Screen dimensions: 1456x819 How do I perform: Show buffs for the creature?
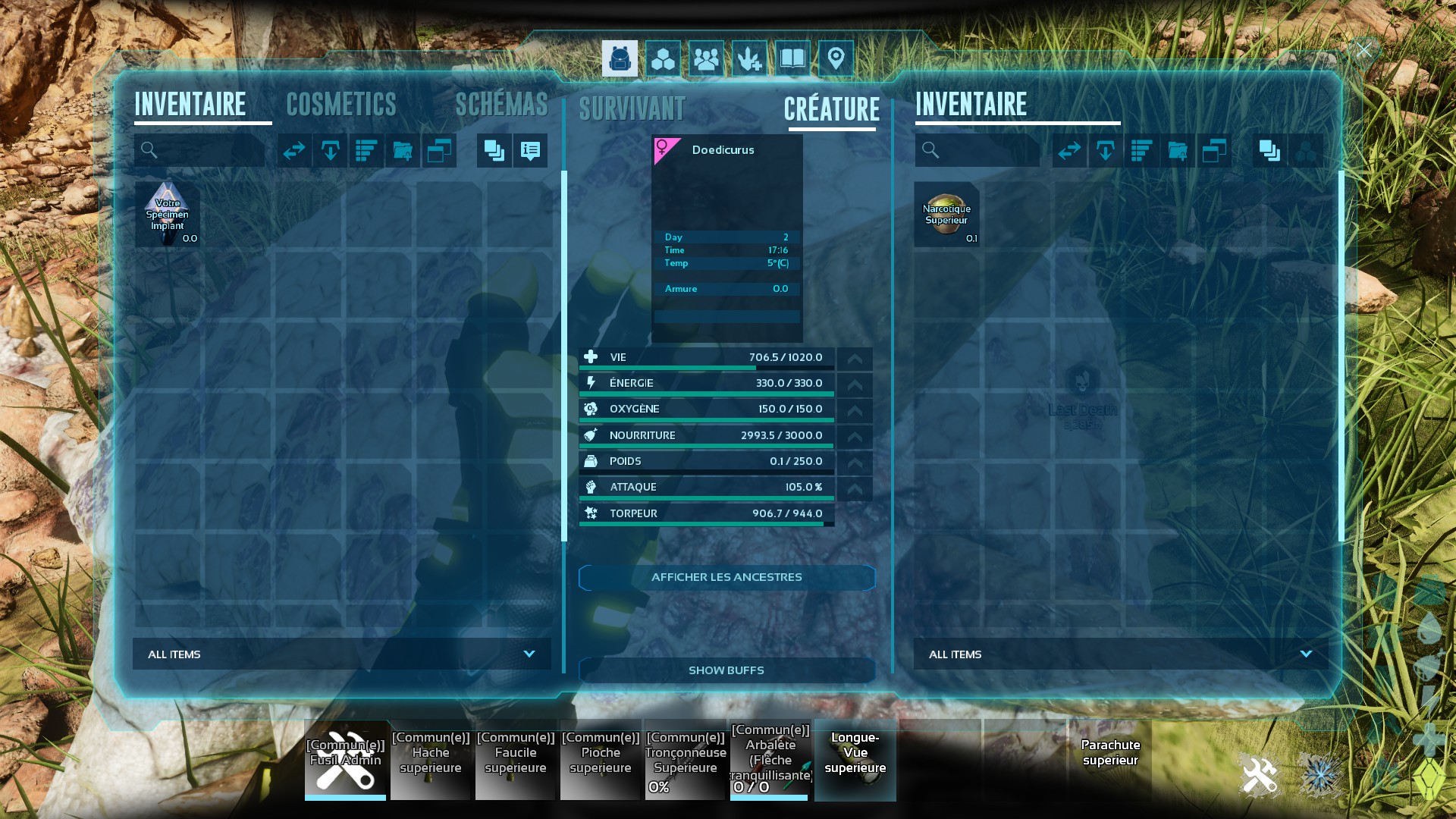(726, 670)
